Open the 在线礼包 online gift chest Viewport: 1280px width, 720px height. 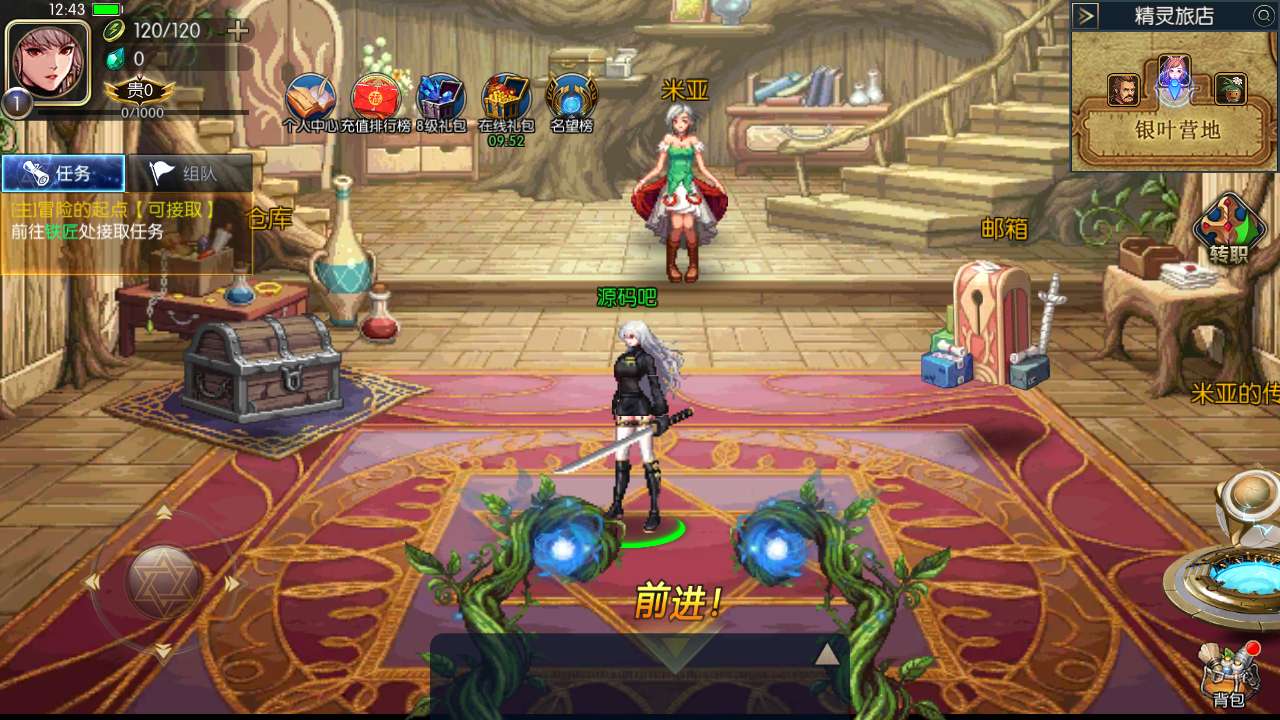click(x=506, y=99)
